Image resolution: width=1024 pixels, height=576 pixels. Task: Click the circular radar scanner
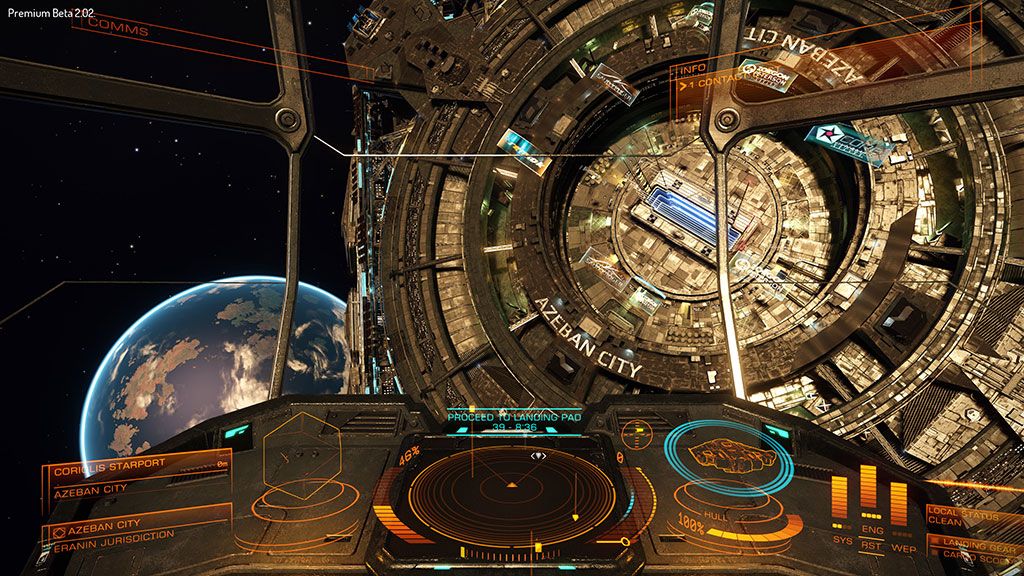(511, 490)
